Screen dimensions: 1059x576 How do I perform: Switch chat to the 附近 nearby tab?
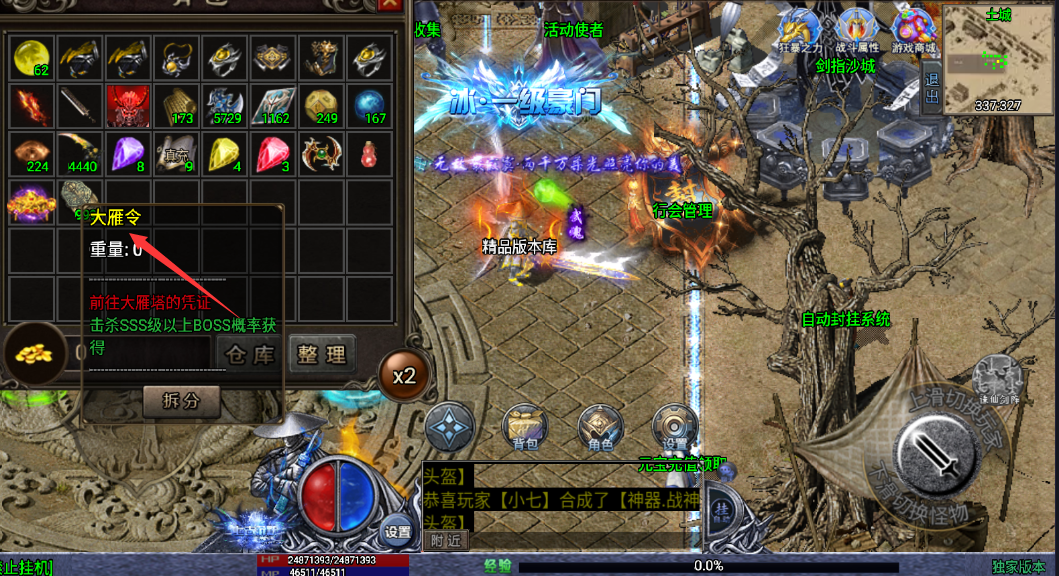(x=446, y=540)
